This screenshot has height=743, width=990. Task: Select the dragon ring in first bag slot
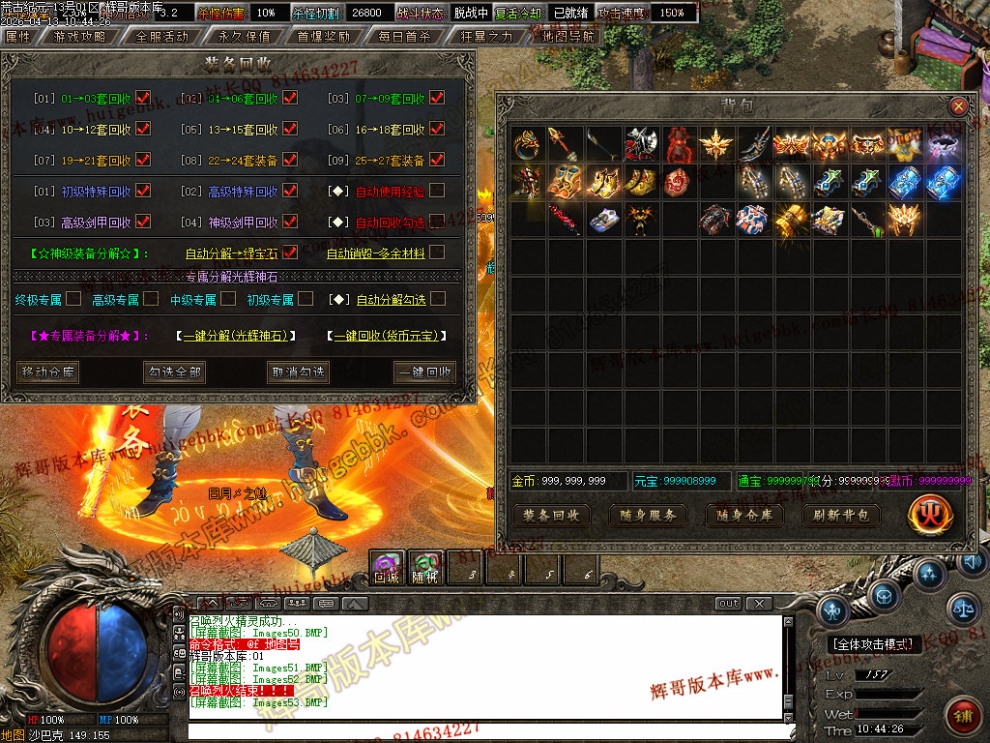click(527, 145)
